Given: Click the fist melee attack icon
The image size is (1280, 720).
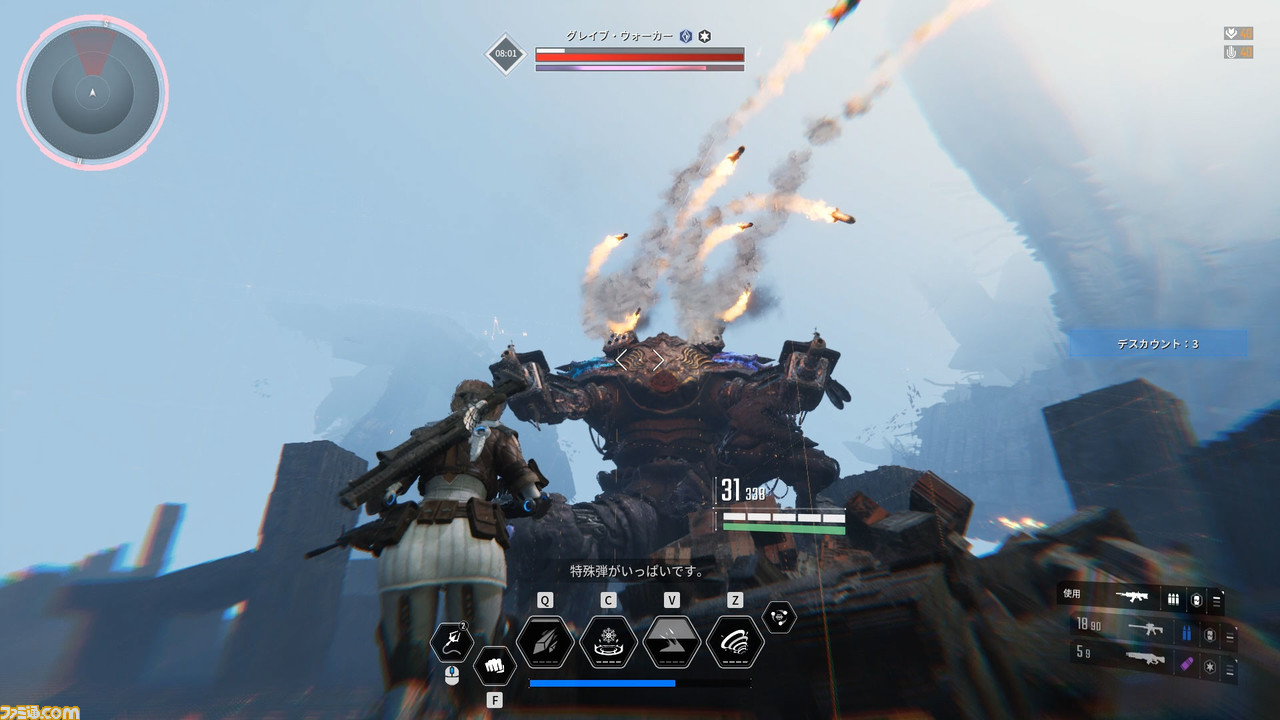Looking at the screenshot, I should pyautogui.click(x=494, y=665).
